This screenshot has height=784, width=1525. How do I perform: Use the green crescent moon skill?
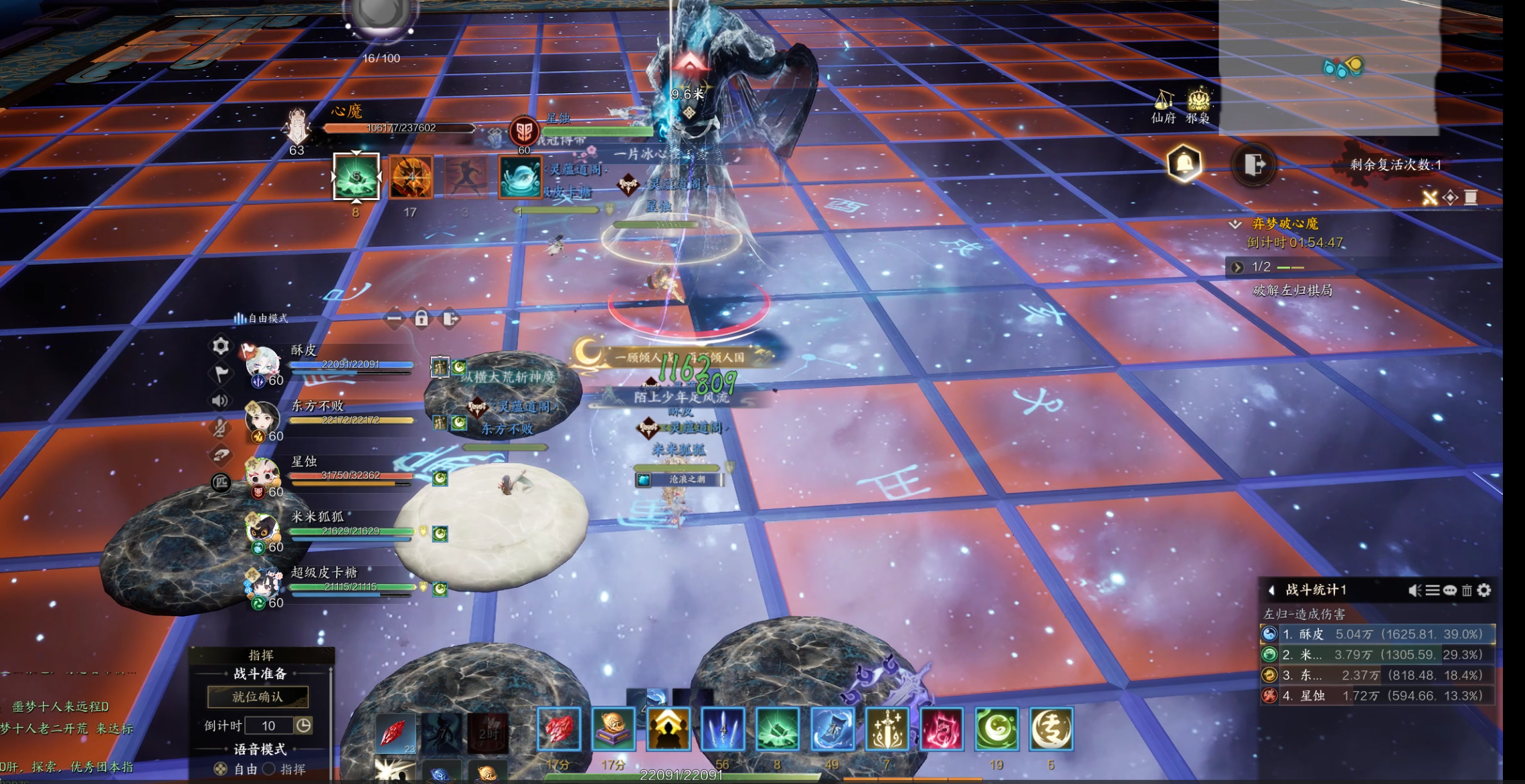(x=996, y=729)
